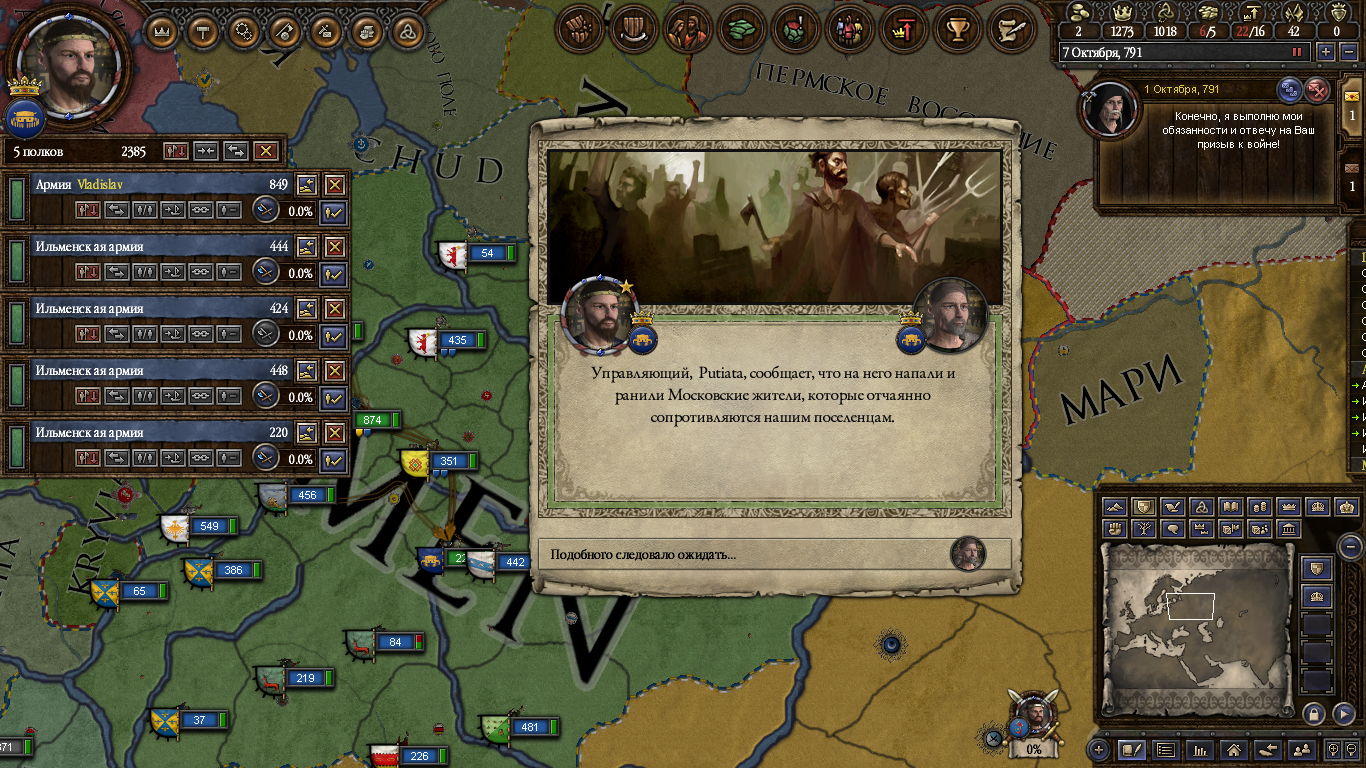
Task: Open the Religion tab with the triquetra icon
Action: point(407,31)
